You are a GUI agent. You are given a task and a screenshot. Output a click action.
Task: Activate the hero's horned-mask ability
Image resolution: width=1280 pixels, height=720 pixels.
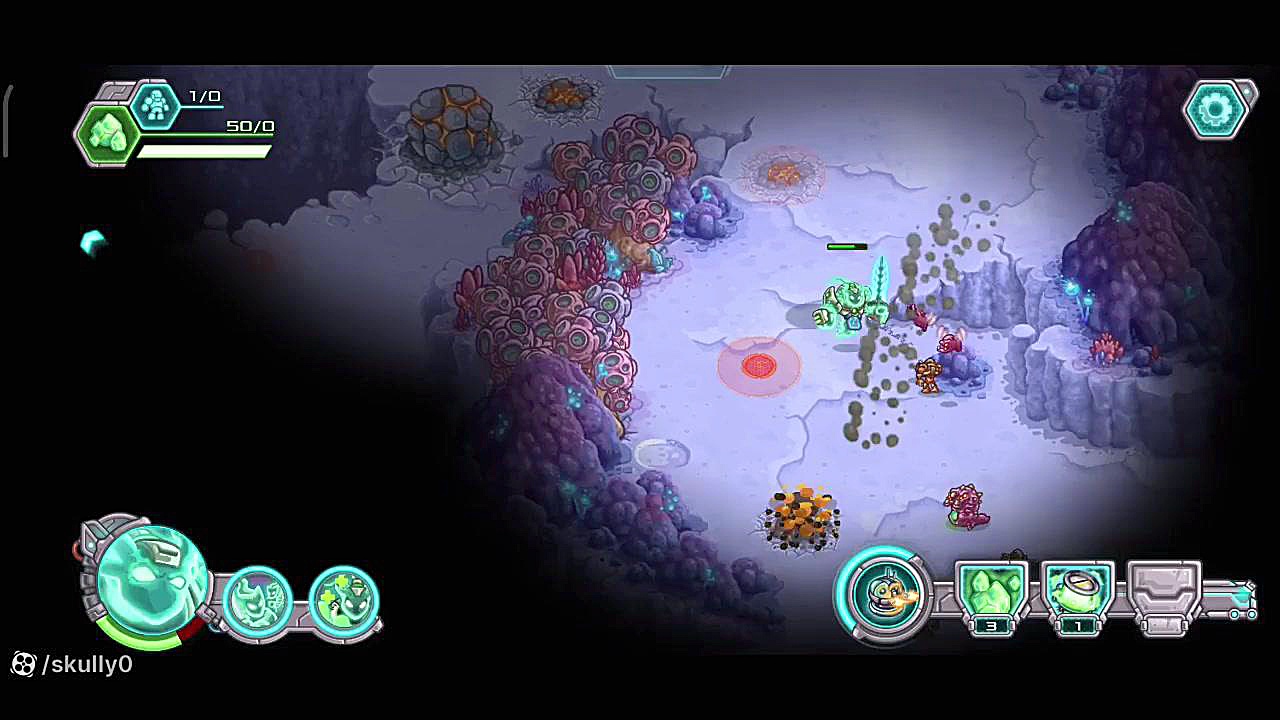(258, 601)
